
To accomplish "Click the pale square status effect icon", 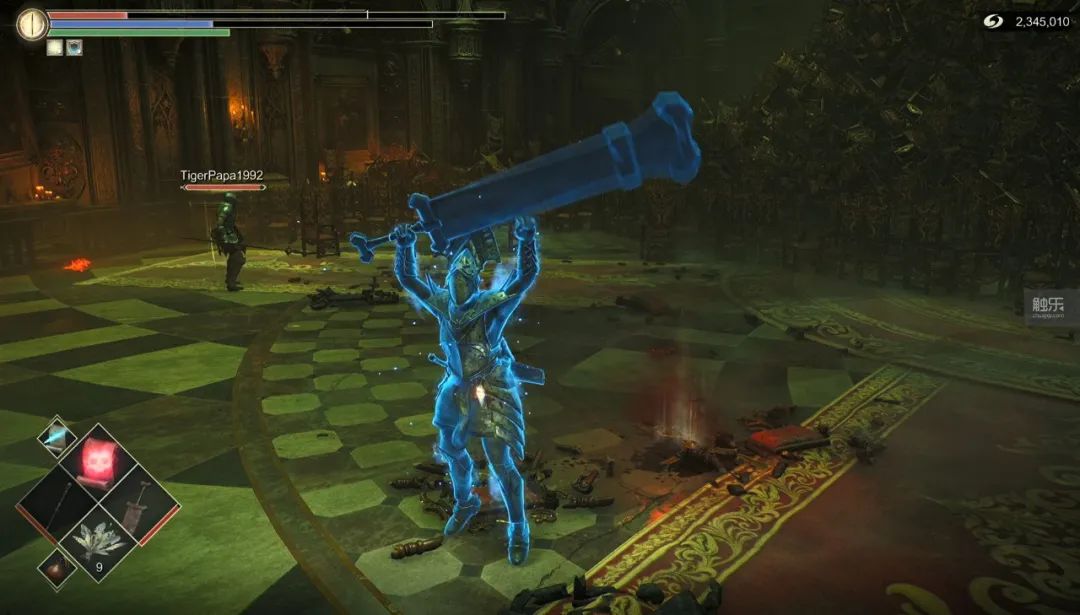I will pos(54,47).
